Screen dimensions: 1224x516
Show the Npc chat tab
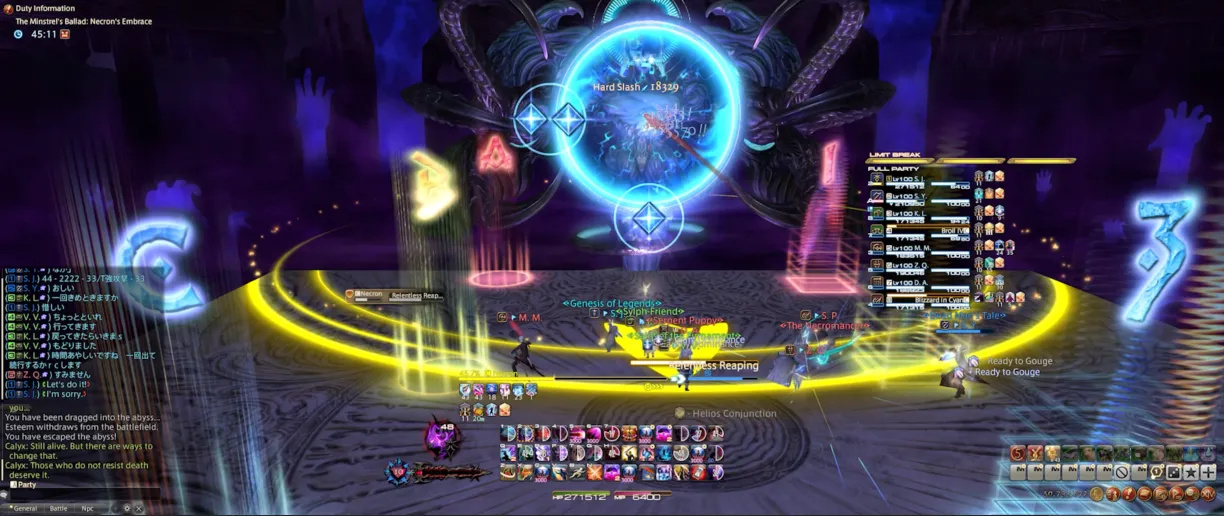click(88, 508)
